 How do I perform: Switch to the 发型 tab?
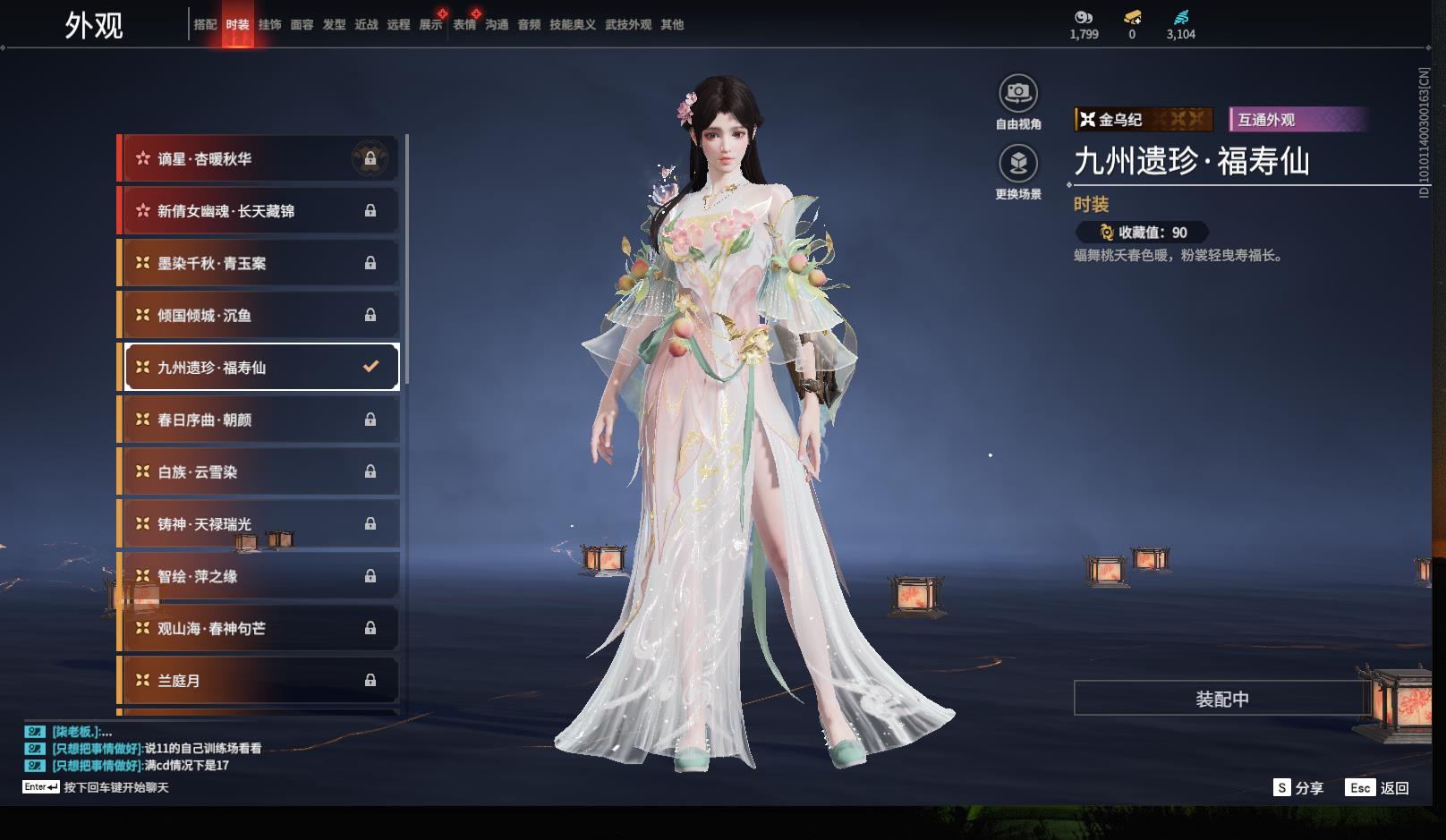(334, 25)
